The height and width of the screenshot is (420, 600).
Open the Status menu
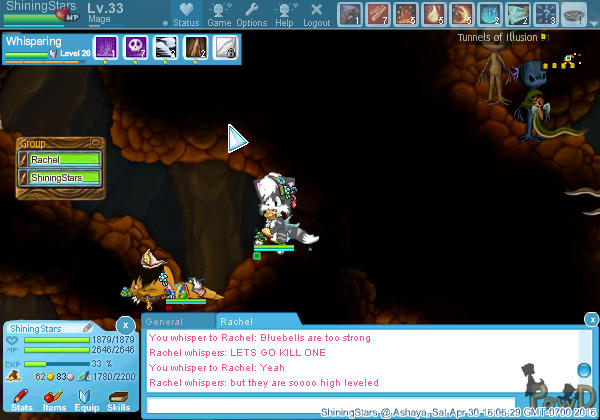(x=185, y=15)
